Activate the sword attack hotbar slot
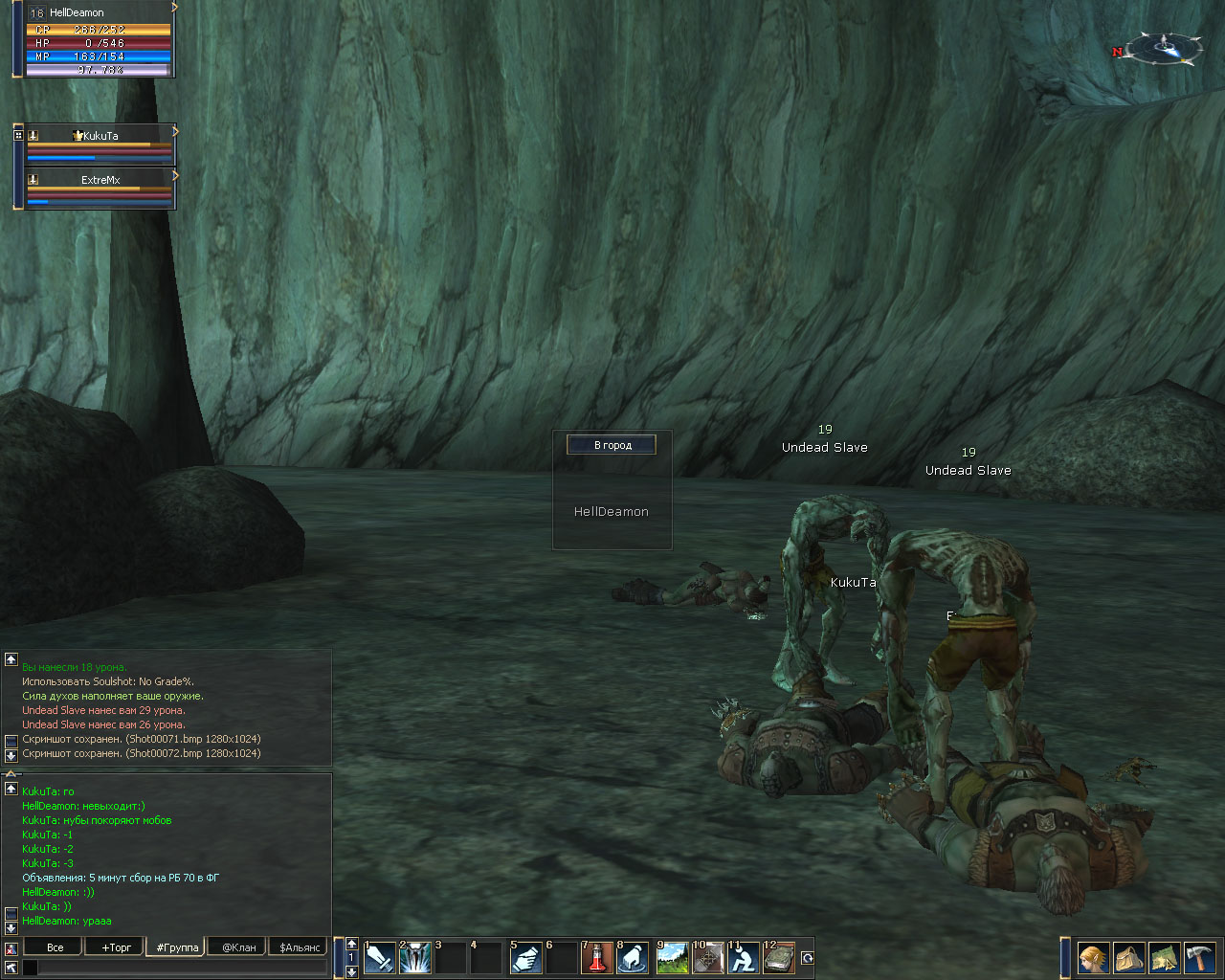This screenshot has width=1225, height=980. click(380, 957)
